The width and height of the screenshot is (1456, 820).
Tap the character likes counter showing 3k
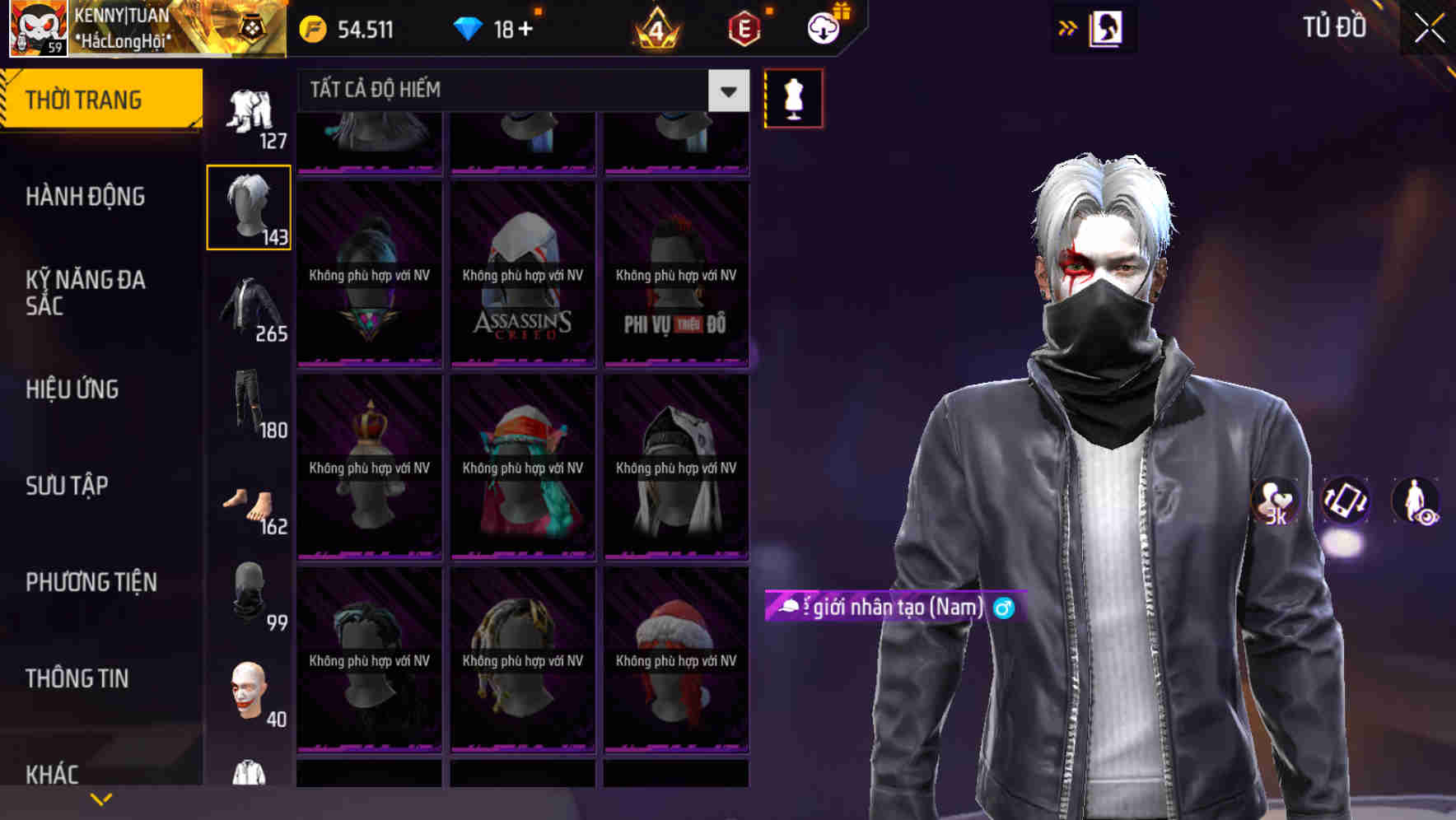(x=1275, y=503)
